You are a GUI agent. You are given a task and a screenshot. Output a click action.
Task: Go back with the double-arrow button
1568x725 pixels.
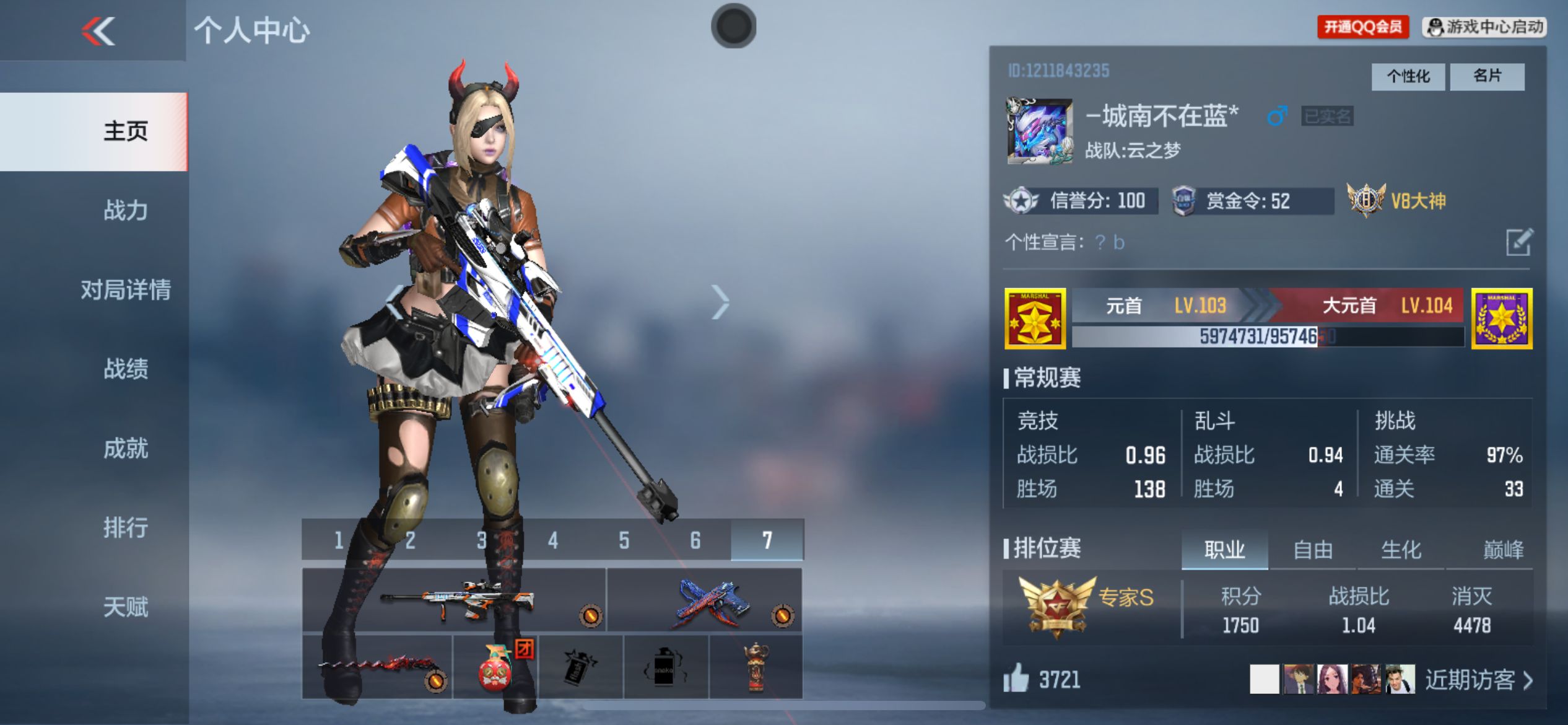point(98,31)
